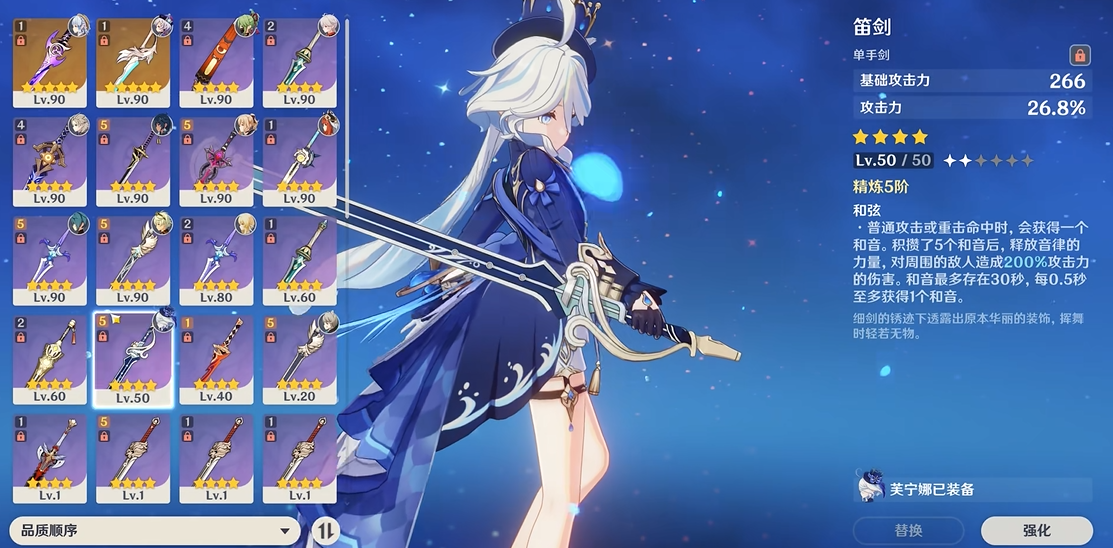Select the Lv.50 flute sword slot

[133, 360]
